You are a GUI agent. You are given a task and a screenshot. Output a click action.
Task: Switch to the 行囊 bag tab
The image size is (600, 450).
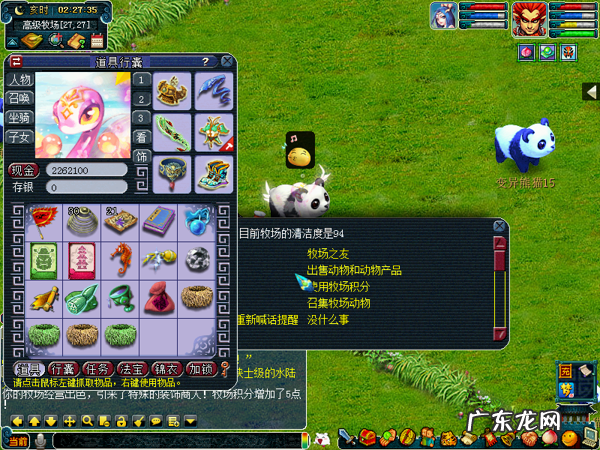point(62,368)
